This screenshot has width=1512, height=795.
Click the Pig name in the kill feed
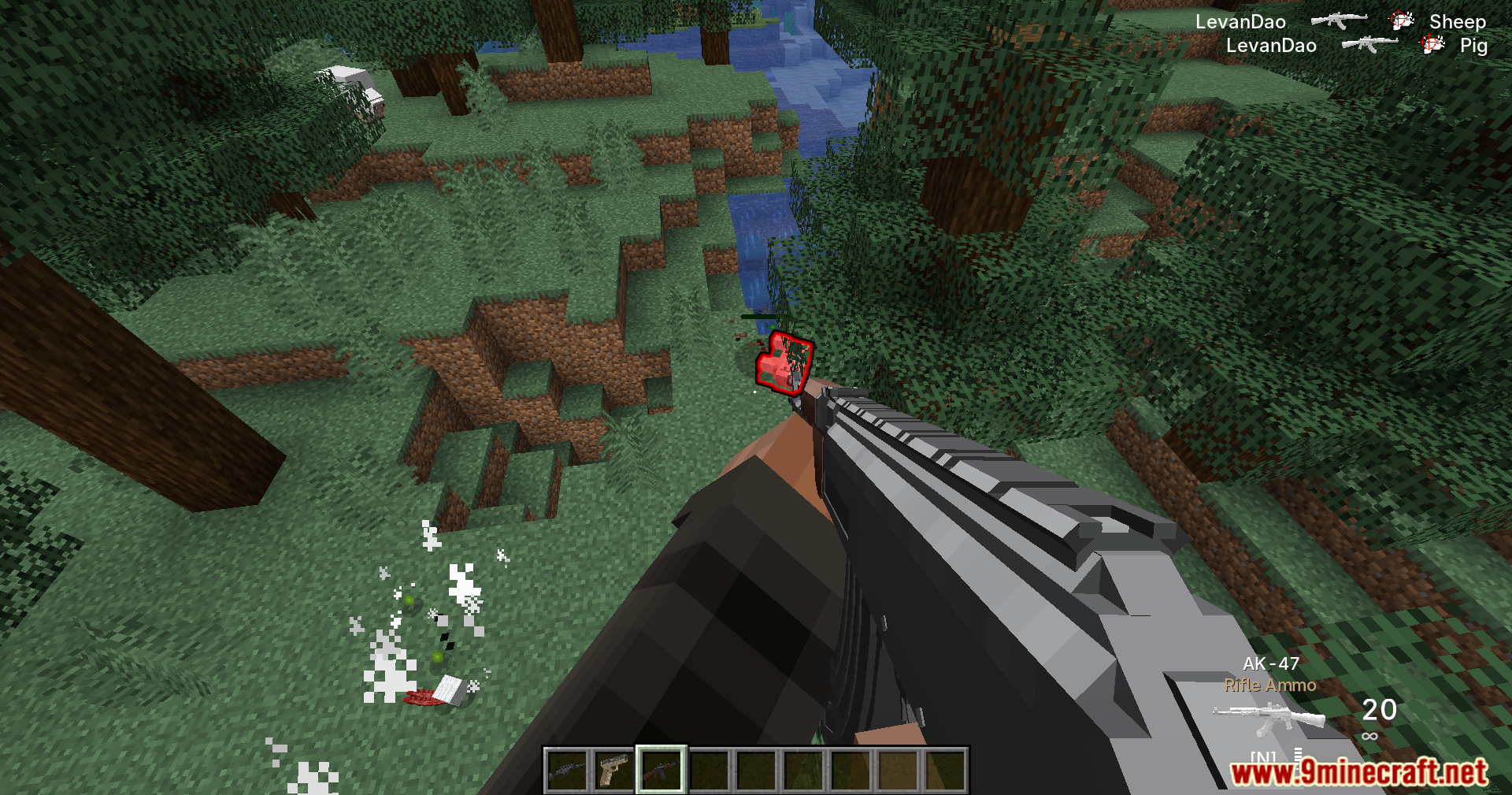1474,46
